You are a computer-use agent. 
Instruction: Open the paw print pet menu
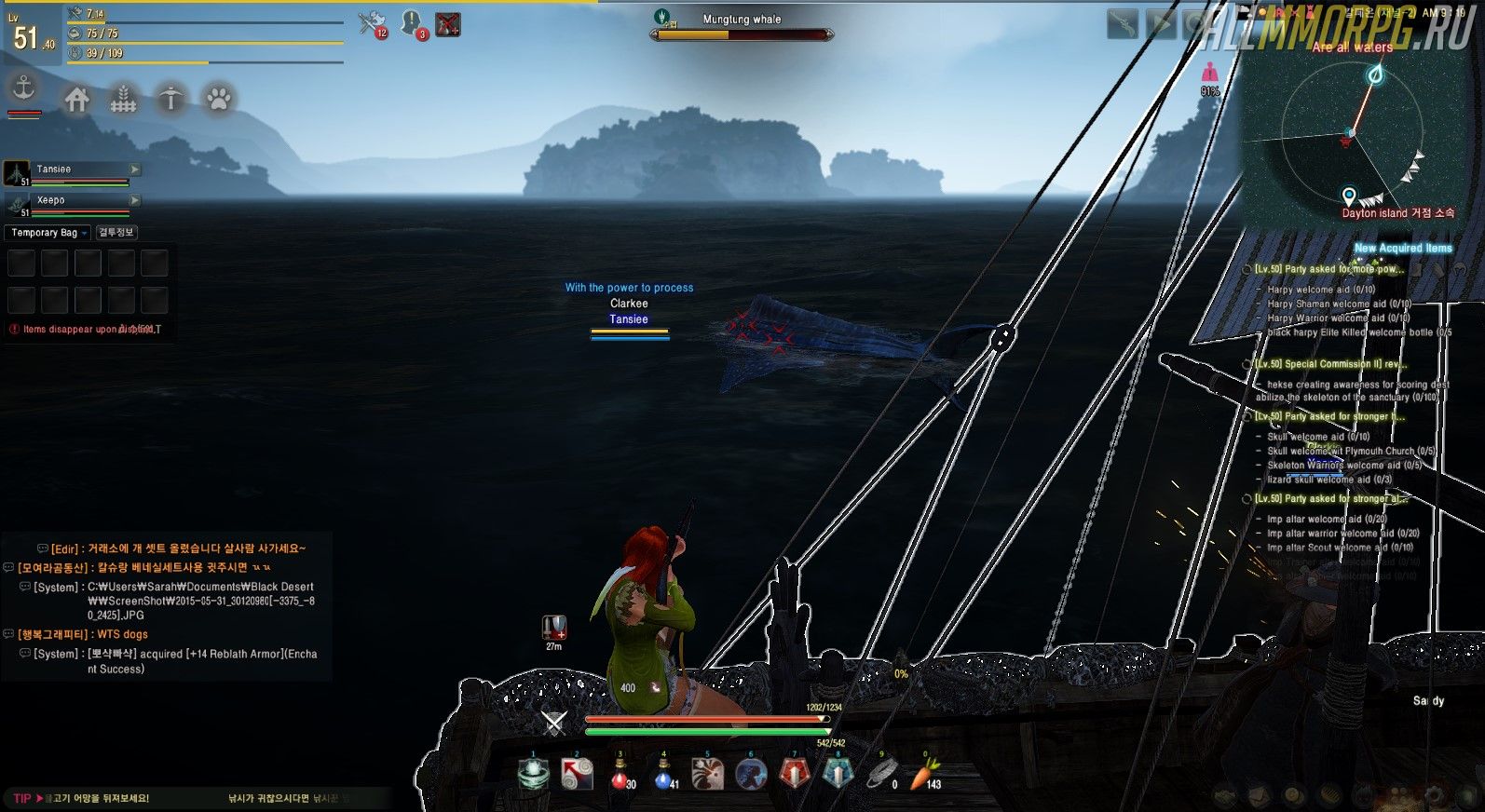point(219,99)
